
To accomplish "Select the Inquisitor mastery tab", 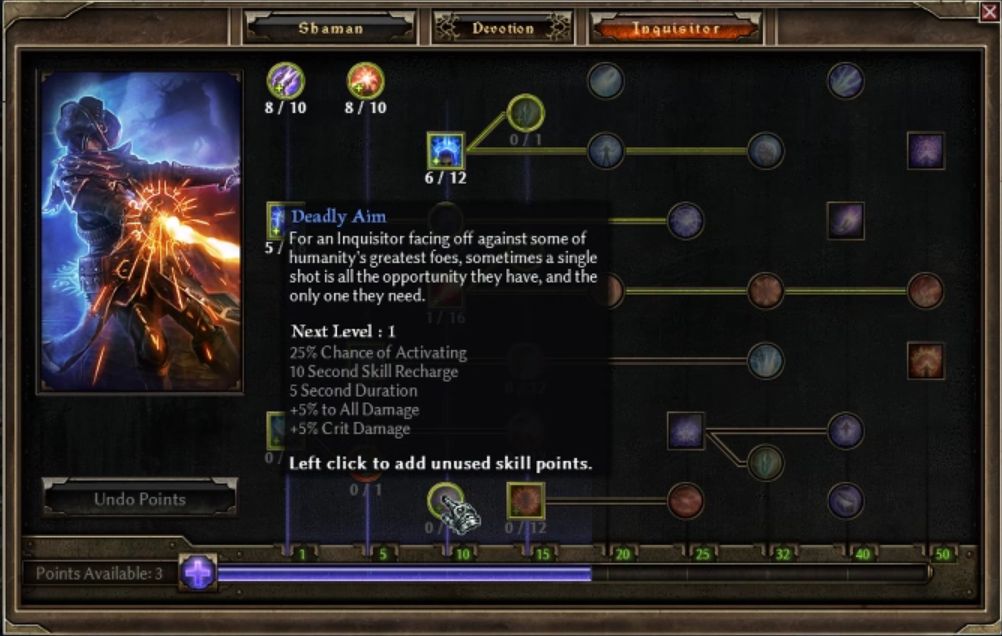I will point(675,28).
